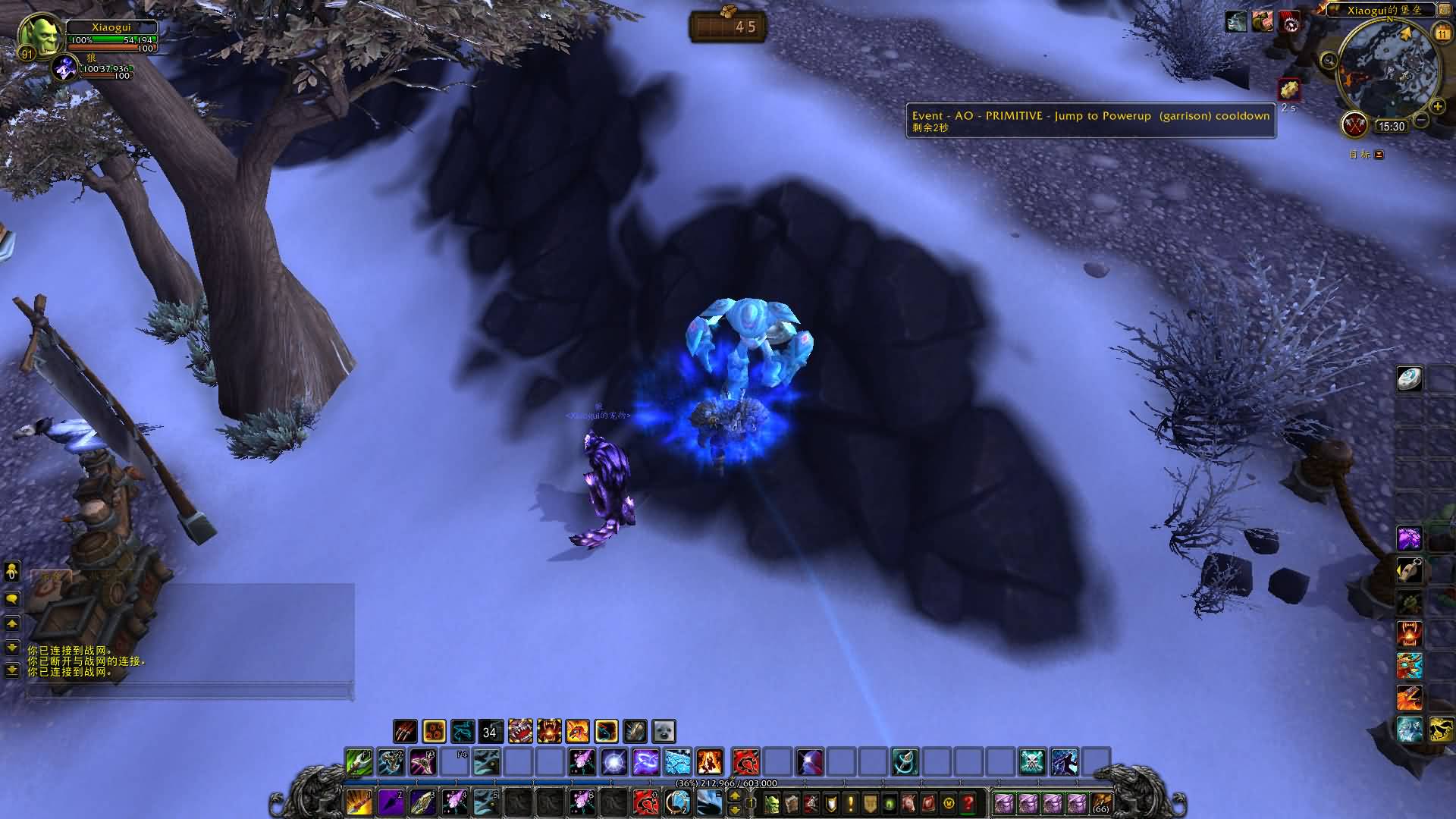Viewport: 1456px width, 819px height.
Task: Open the orc character info micro button
Action: (x=771, y=802)
